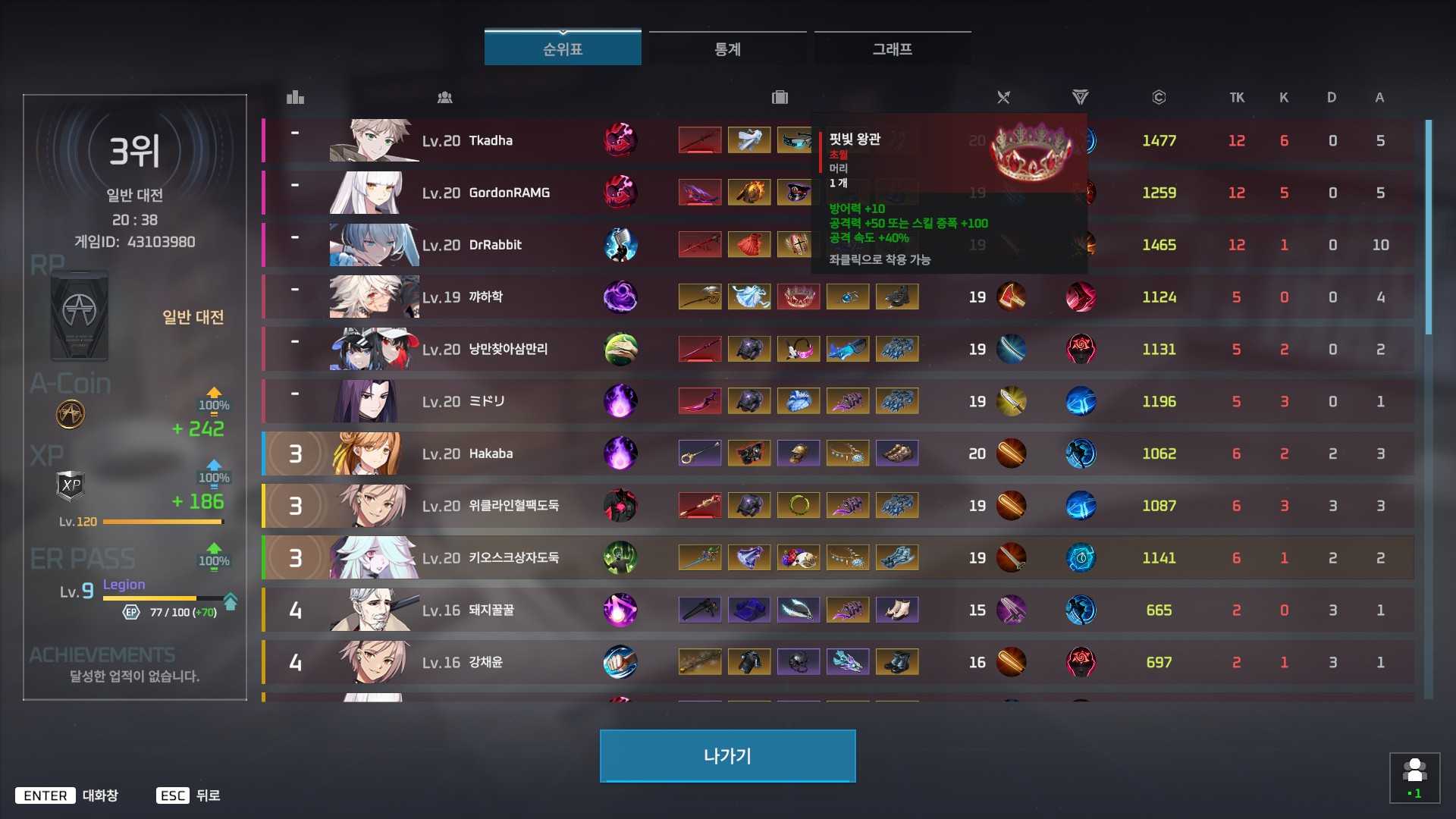The height and width of the screenshot is (819, 1456).
Task: Click DrRabbit's blue character ability icon
Action: tap(621, 244)
